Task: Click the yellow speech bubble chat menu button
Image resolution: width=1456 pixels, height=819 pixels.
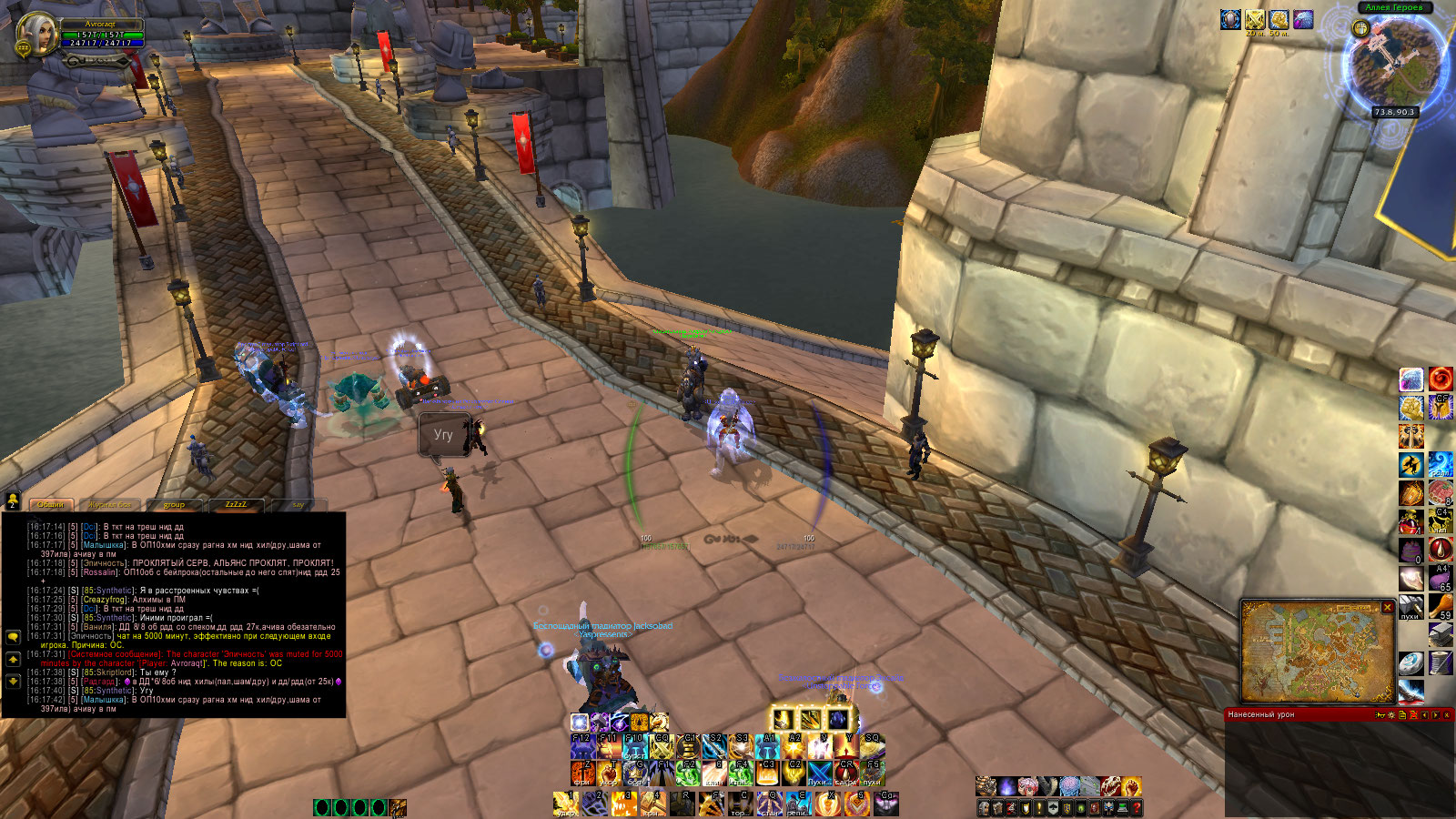Action: (x=13, y=637)
